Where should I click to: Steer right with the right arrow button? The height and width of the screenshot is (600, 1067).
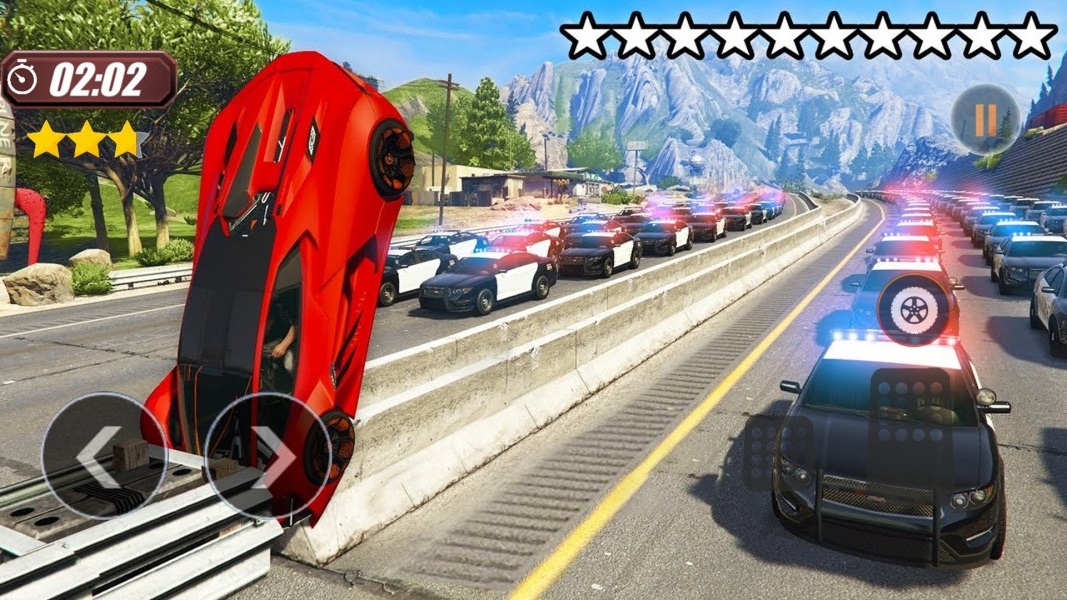click(267, 456)
